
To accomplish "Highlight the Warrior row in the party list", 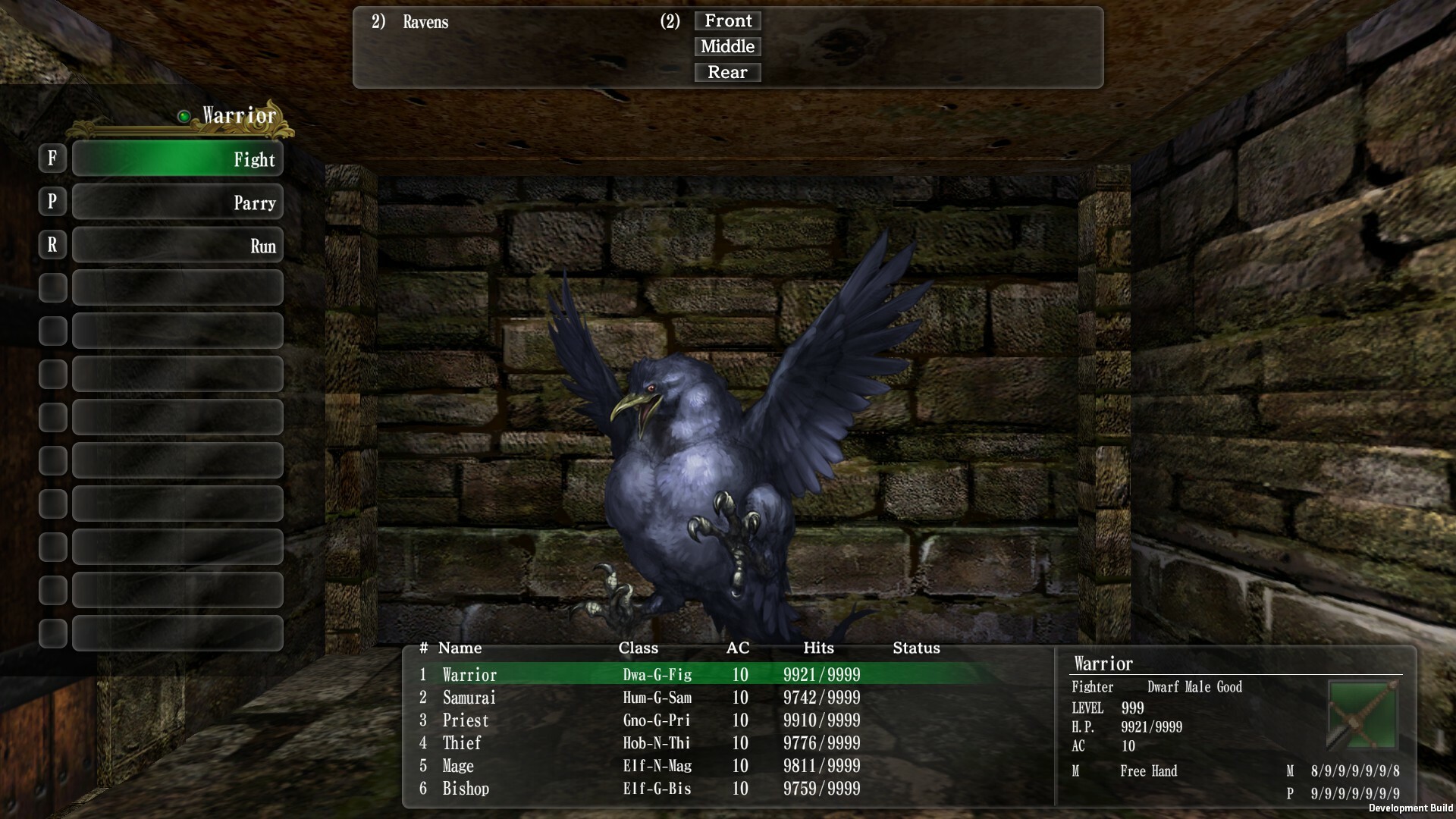I will tap(531, 674).
